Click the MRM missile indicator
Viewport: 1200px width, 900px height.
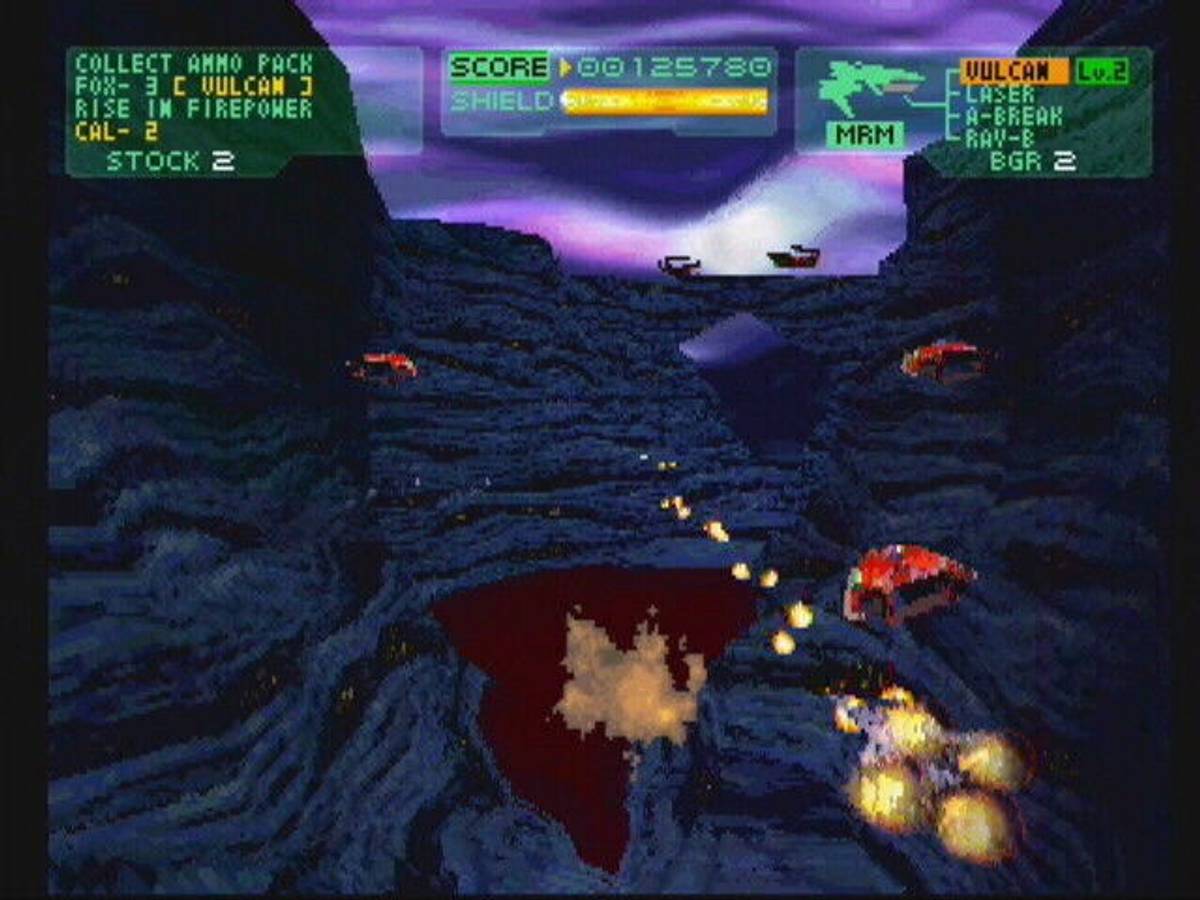[x=865, y=134]
